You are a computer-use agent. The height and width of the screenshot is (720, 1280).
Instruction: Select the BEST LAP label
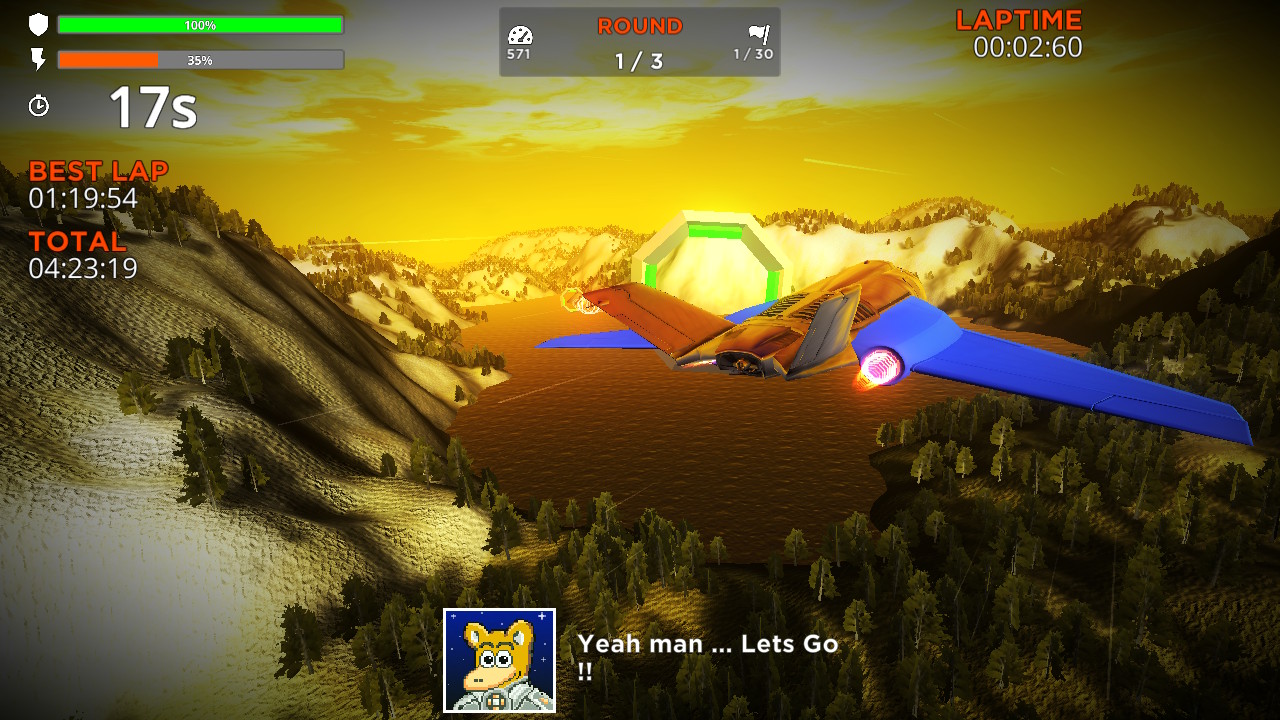coord(98,169)
